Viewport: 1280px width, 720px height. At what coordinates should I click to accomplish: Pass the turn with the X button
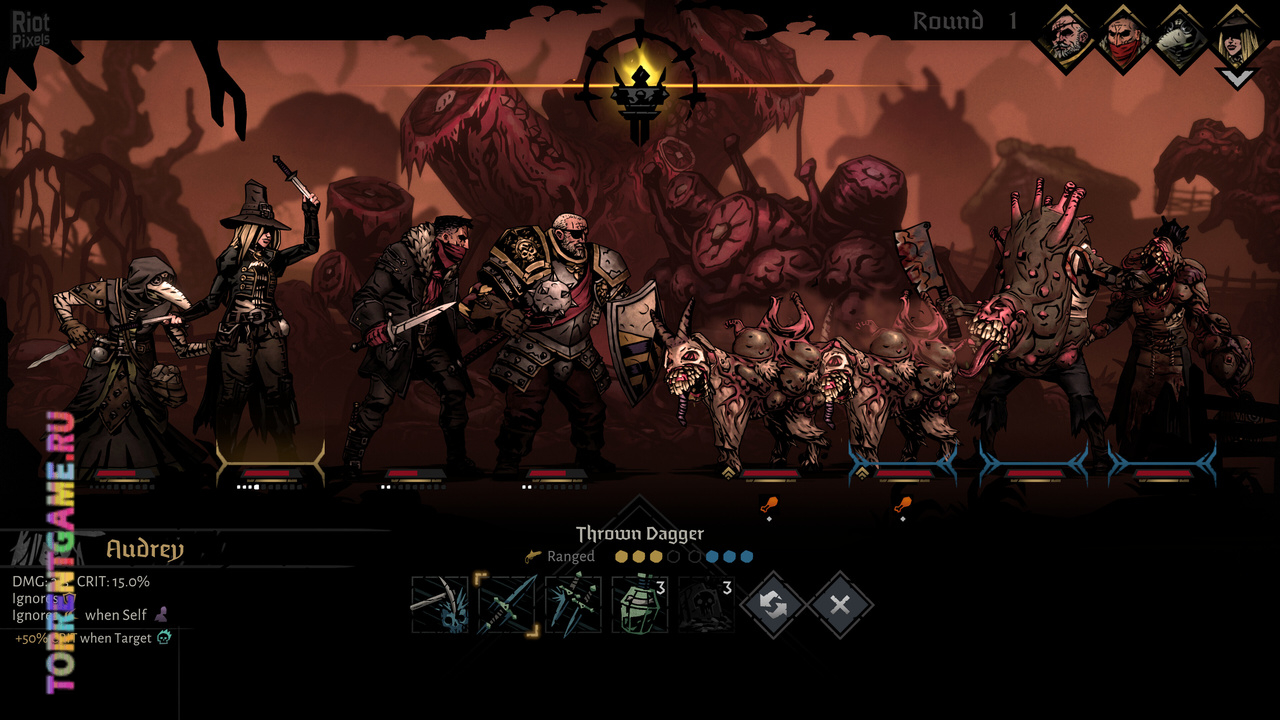point(840,604)
